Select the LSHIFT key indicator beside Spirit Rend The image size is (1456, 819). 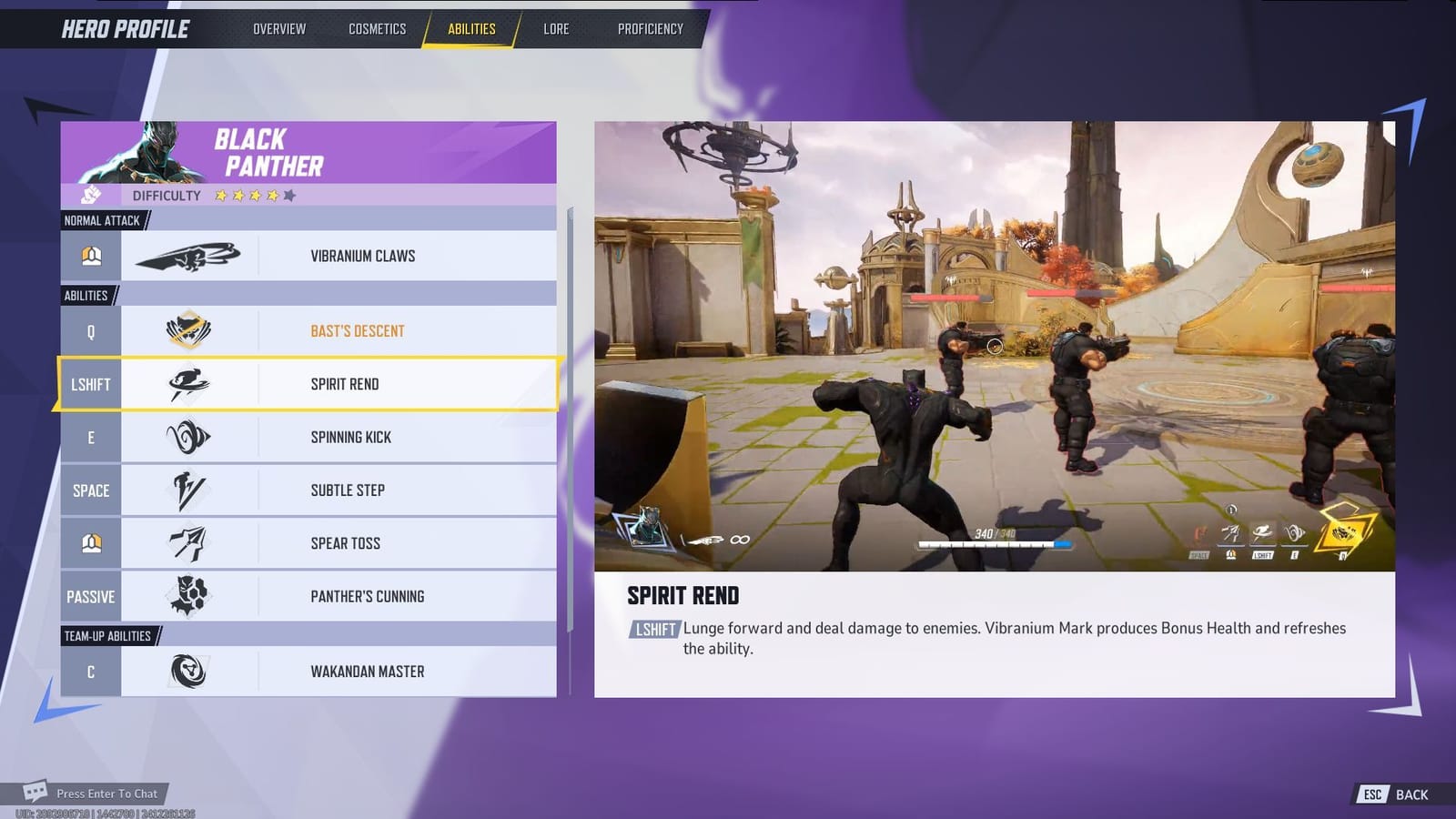[x=90, y=384]
